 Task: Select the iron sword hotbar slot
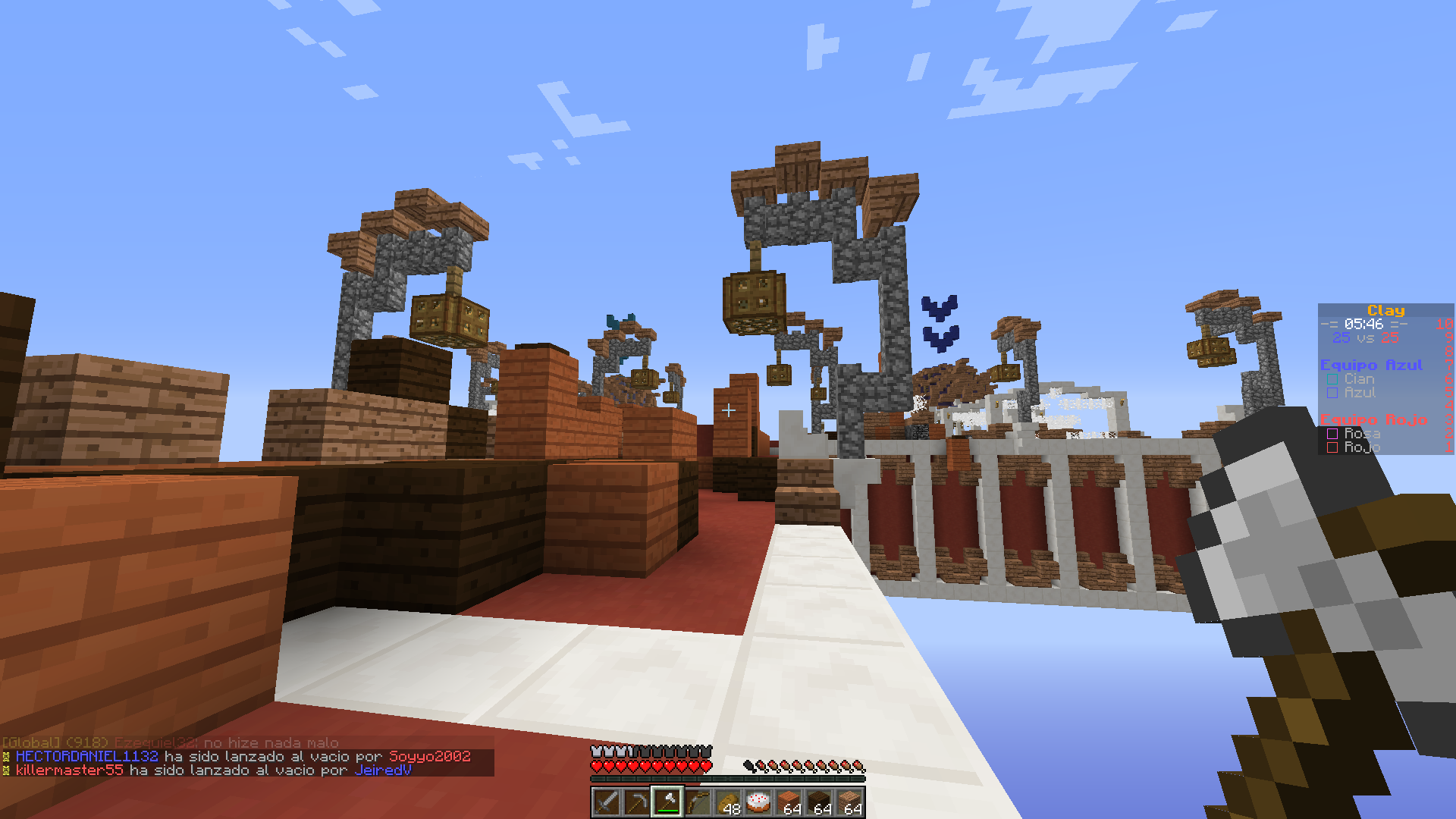pos(607,802)
